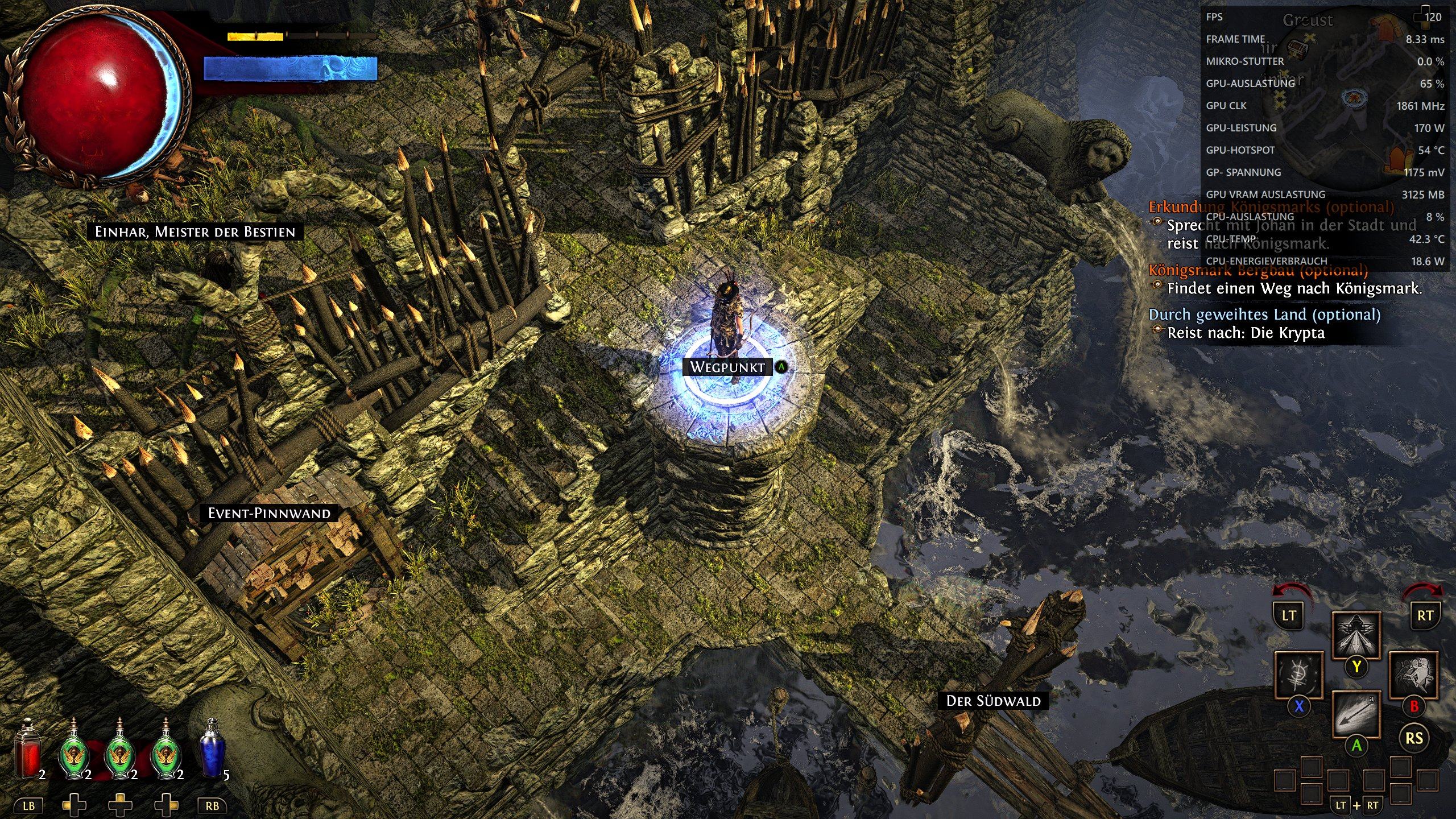Select the Erkundung Königsmarks quest entry
This screenshot has height=819, width=1456.
[x=1271, y=207]
